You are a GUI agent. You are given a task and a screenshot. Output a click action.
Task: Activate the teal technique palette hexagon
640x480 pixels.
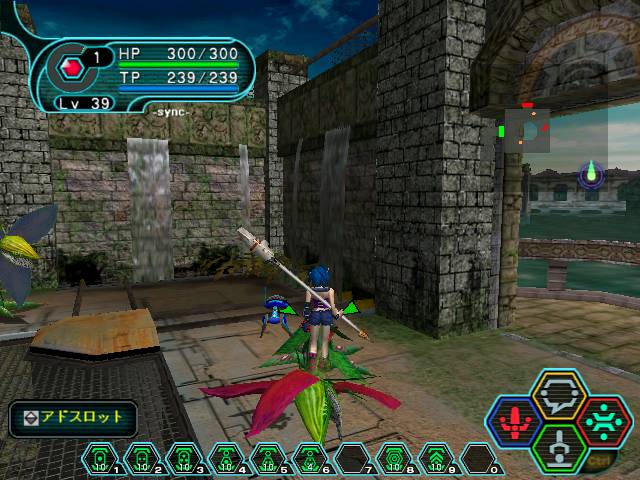(x=602, y=421)
